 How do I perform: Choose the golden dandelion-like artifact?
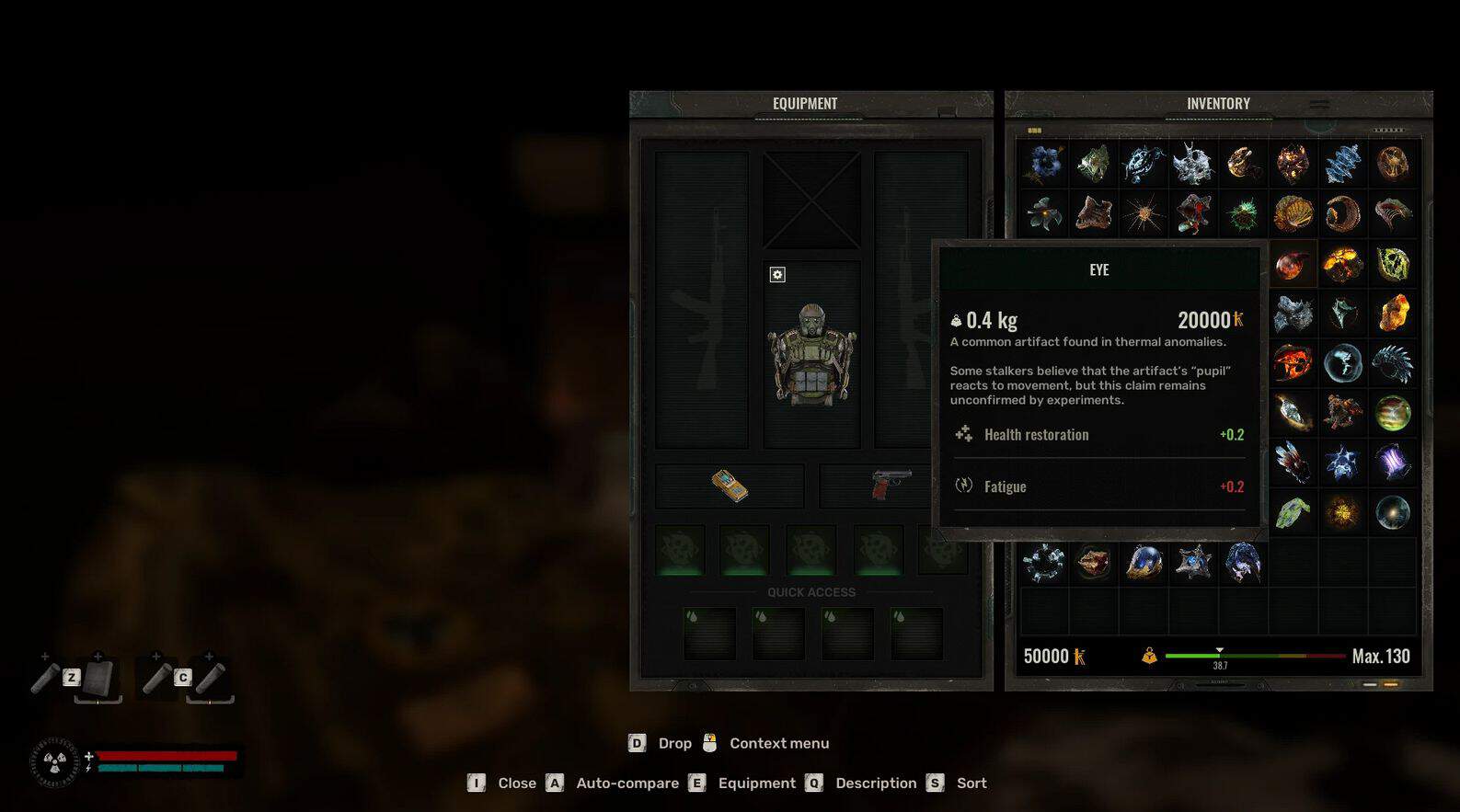point(1342,512)
